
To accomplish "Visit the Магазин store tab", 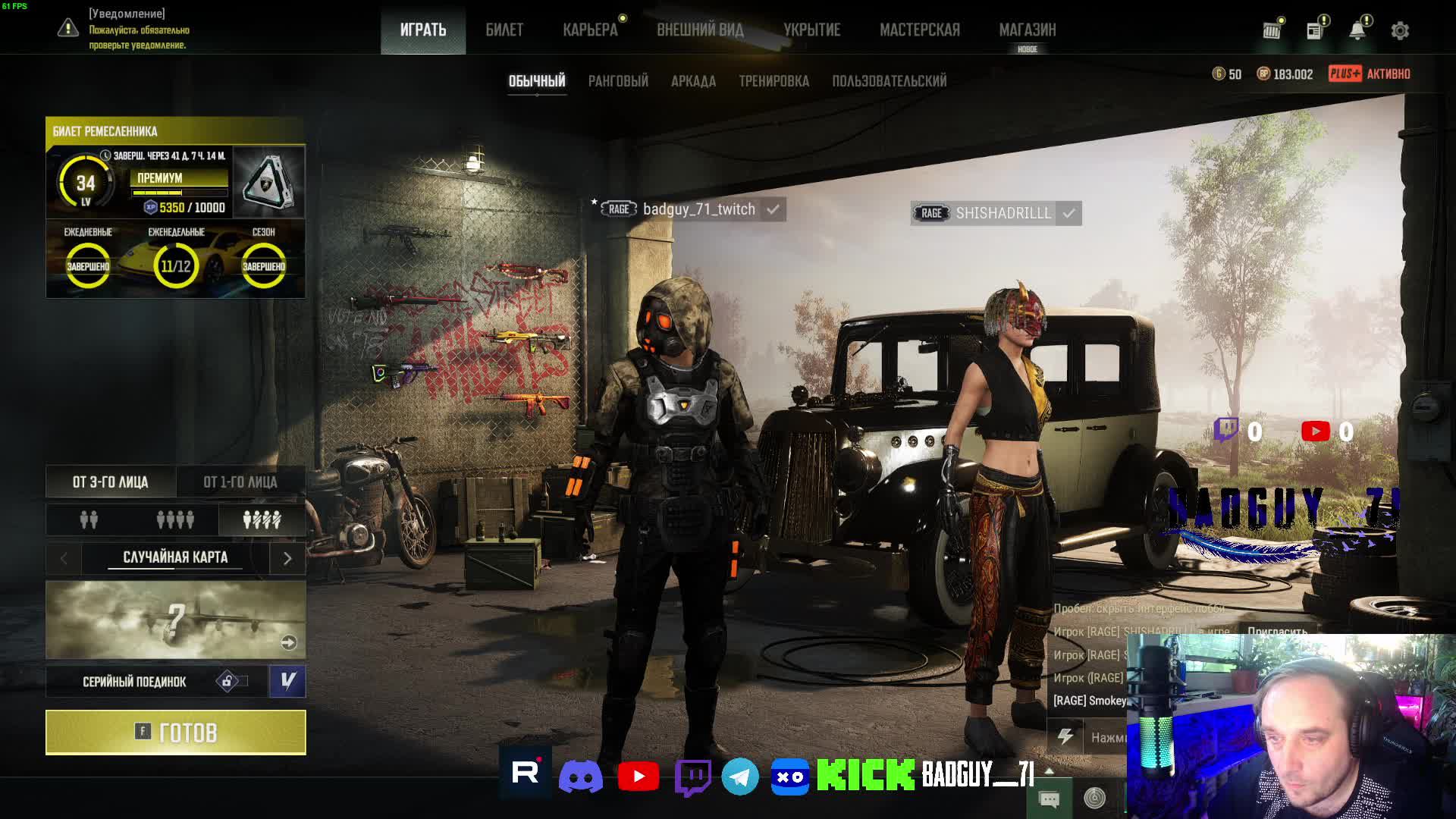I will click(1027, 30).
